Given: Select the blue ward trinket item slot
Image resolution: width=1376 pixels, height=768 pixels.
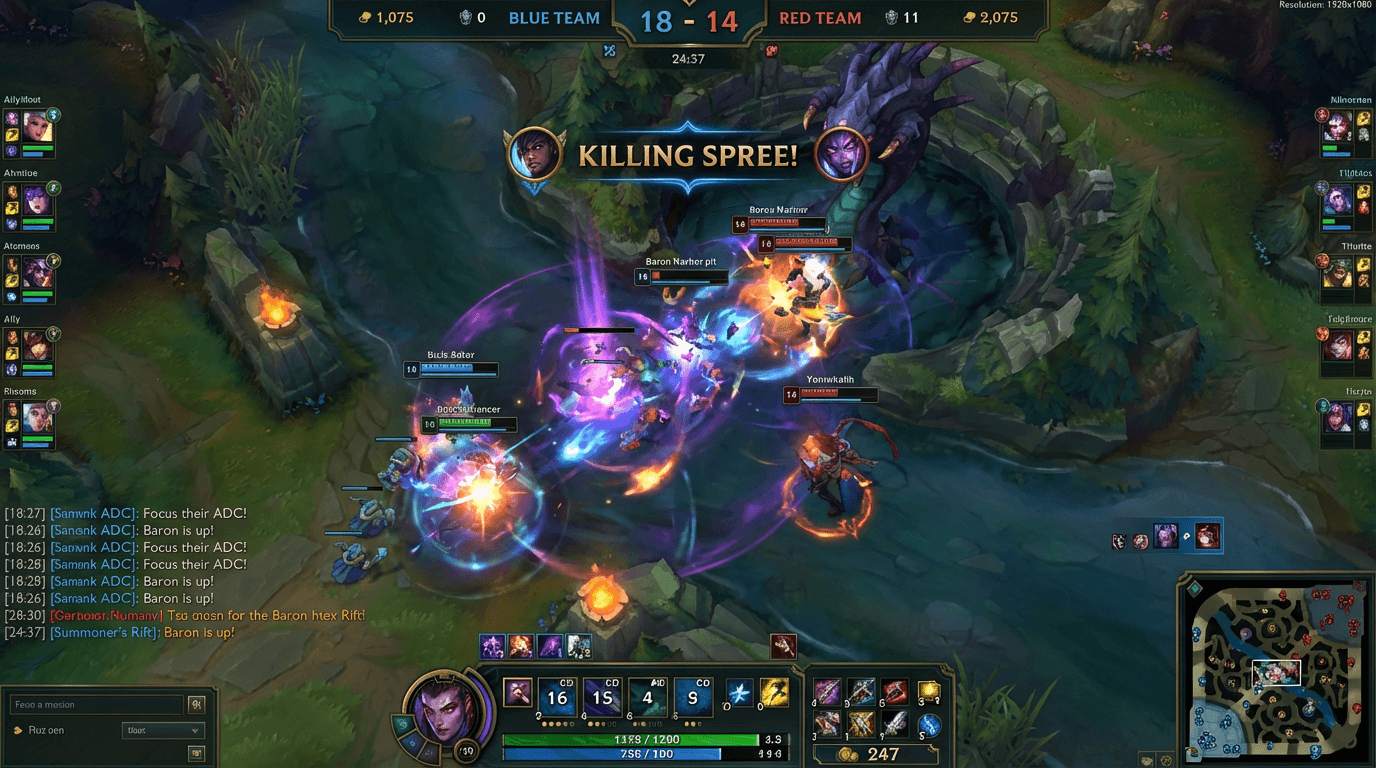Looking at the screenshot, I should (x=930, y=727).
